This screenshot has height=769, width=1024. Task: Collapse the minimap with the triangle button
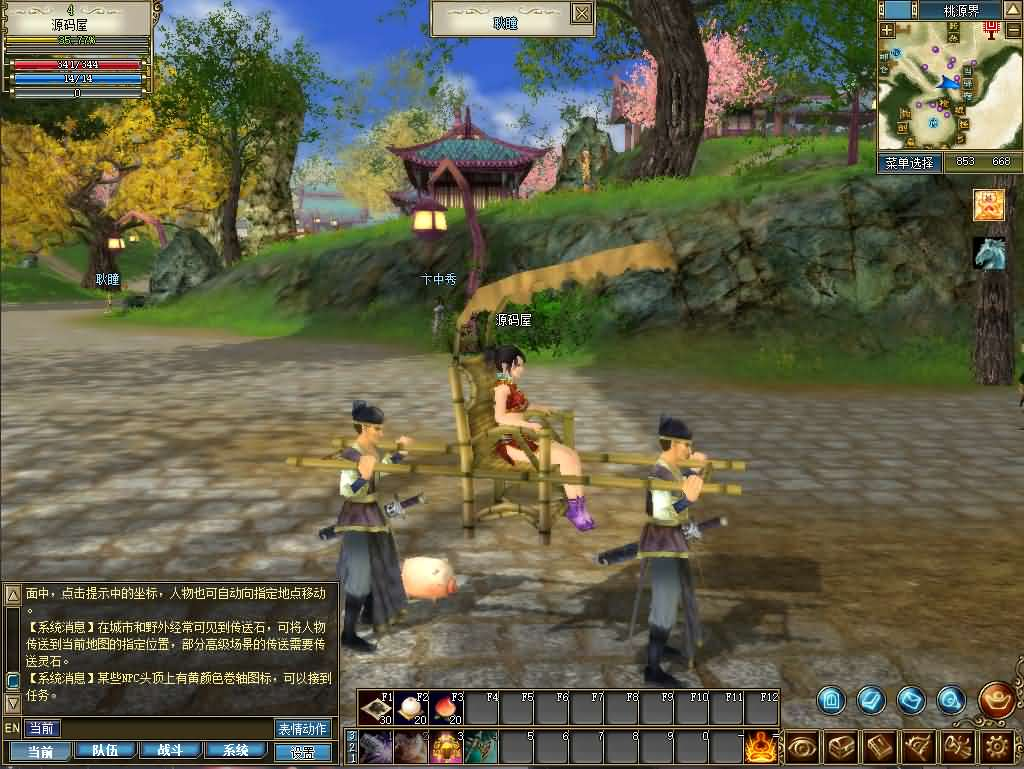1011,10
